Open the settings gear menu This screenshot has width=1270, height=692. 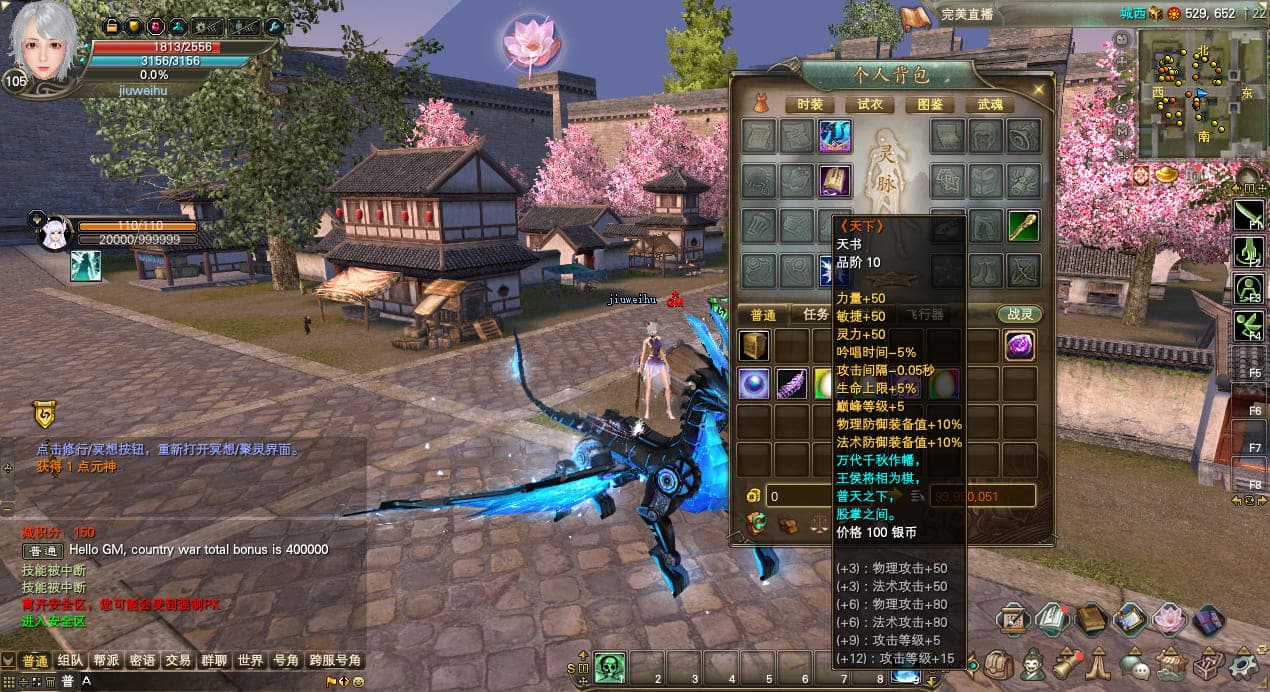(1243, 662)
